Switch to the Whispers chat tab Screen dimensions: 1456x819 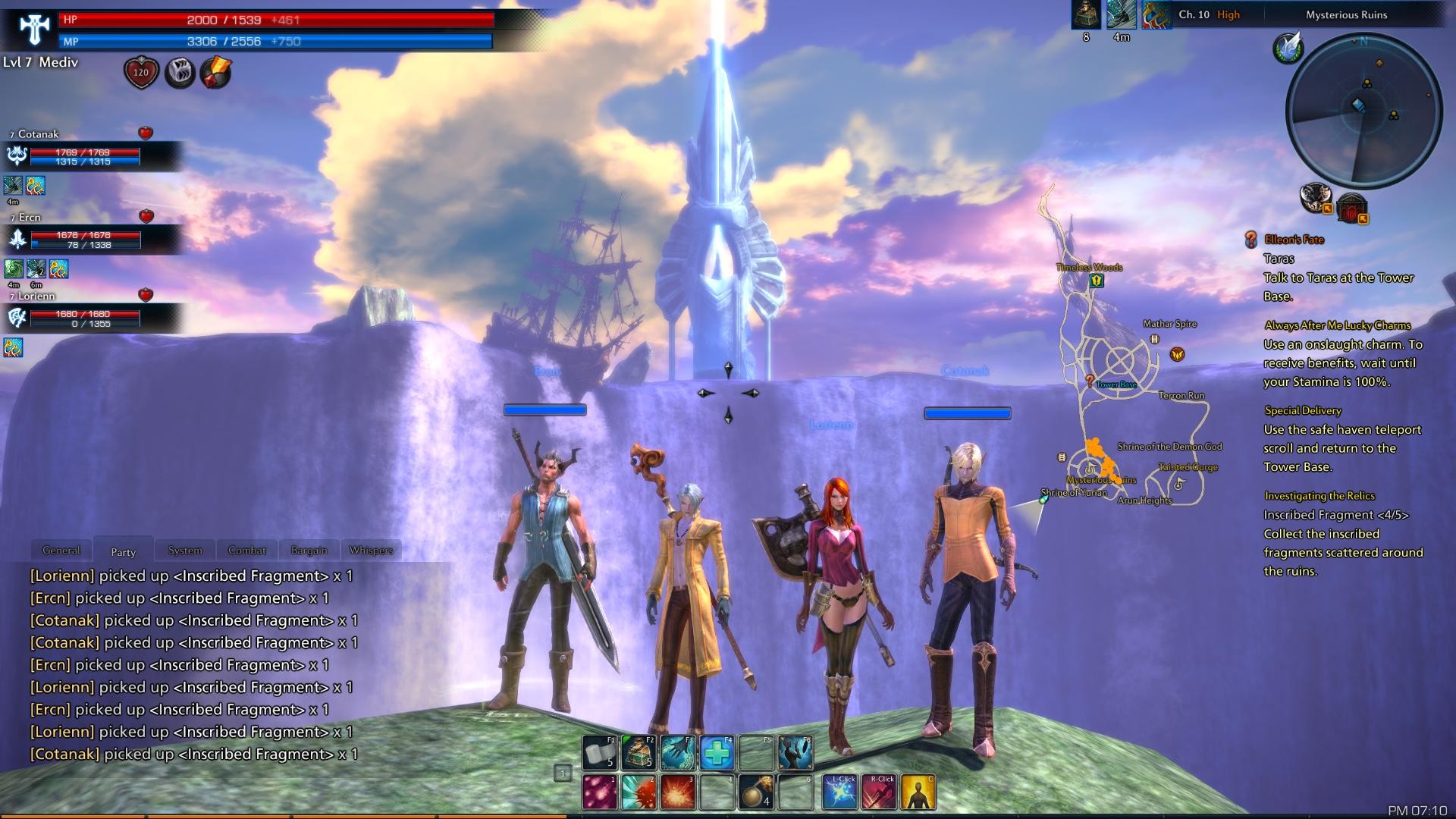[371, 550]
